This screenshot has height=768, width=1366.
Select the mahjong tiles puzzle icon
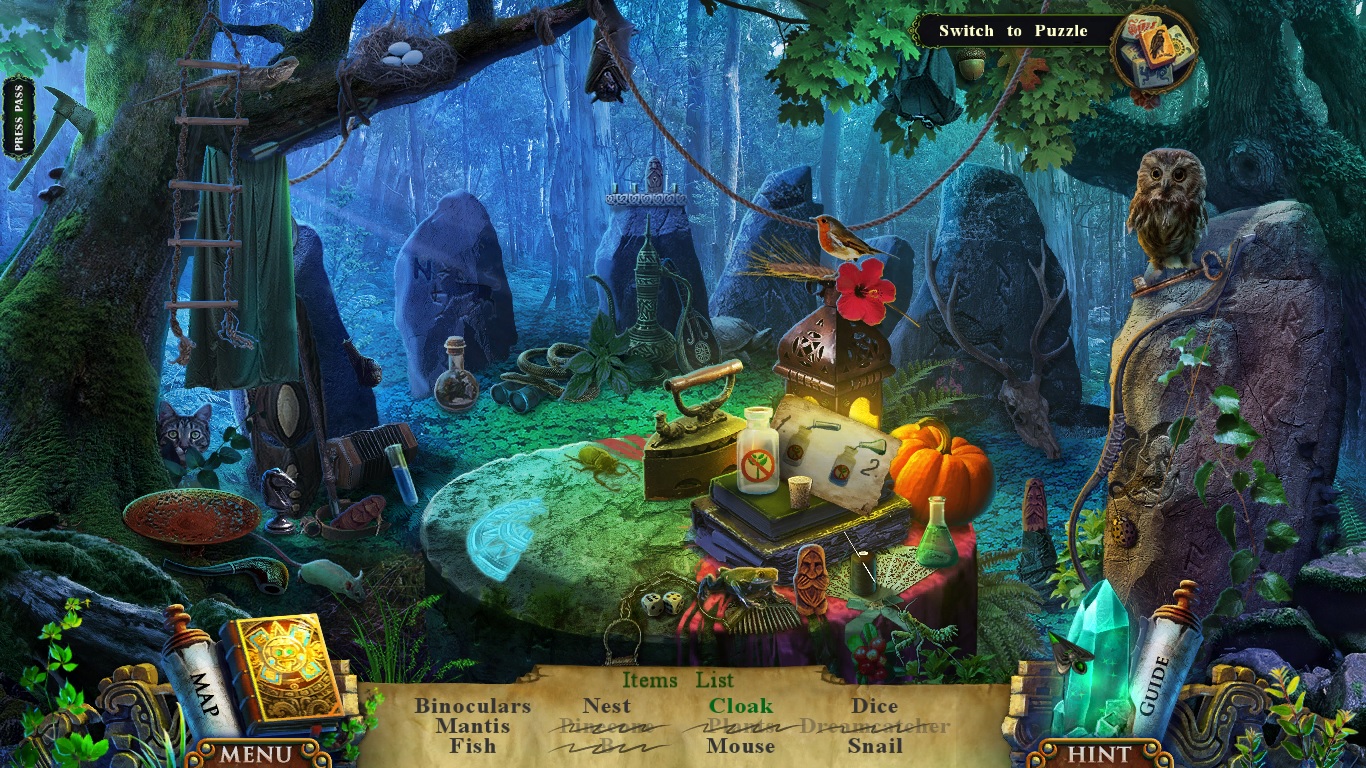(1154, 51)
